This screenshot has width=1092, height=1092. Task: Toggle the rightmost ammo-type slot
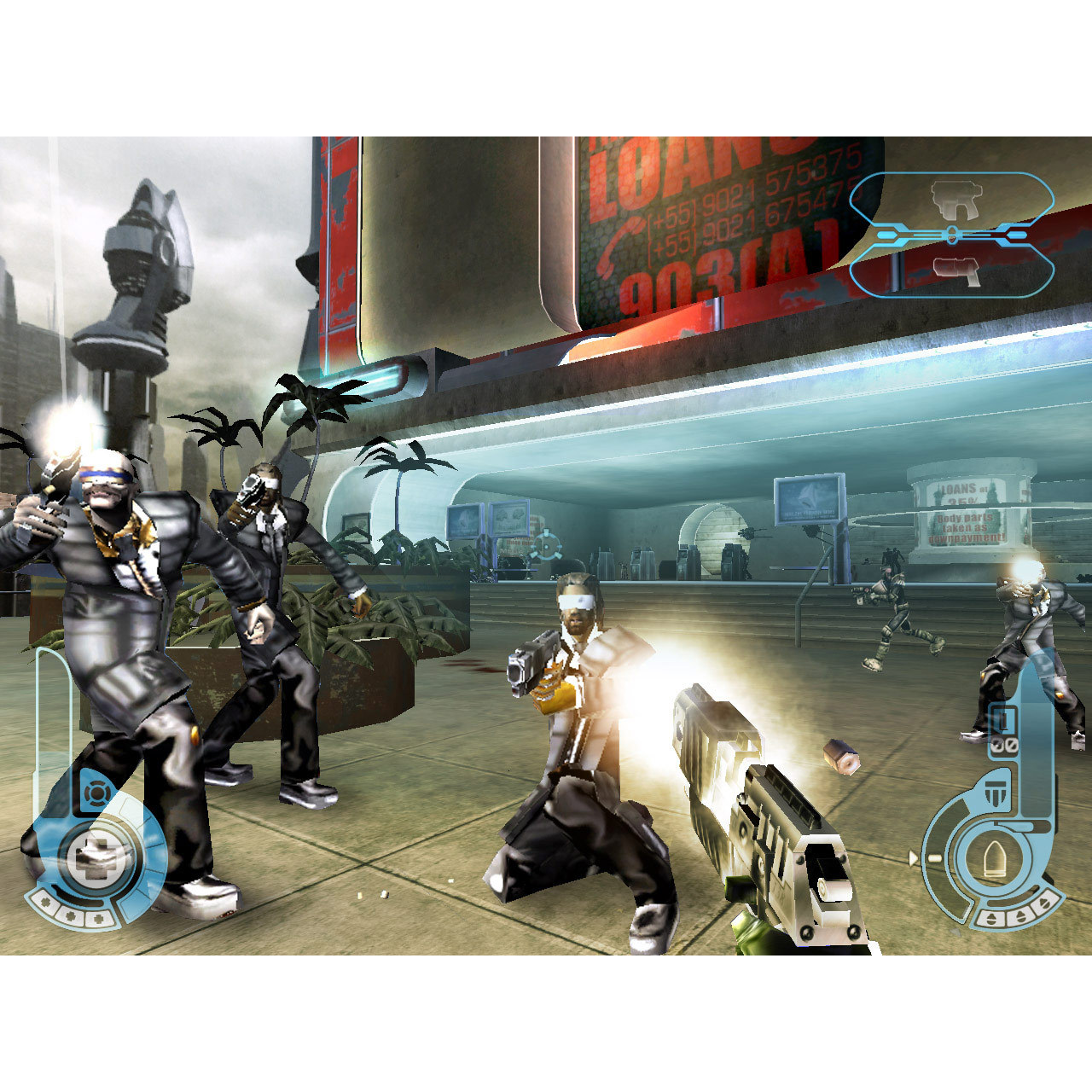(x=1045, y=903)
